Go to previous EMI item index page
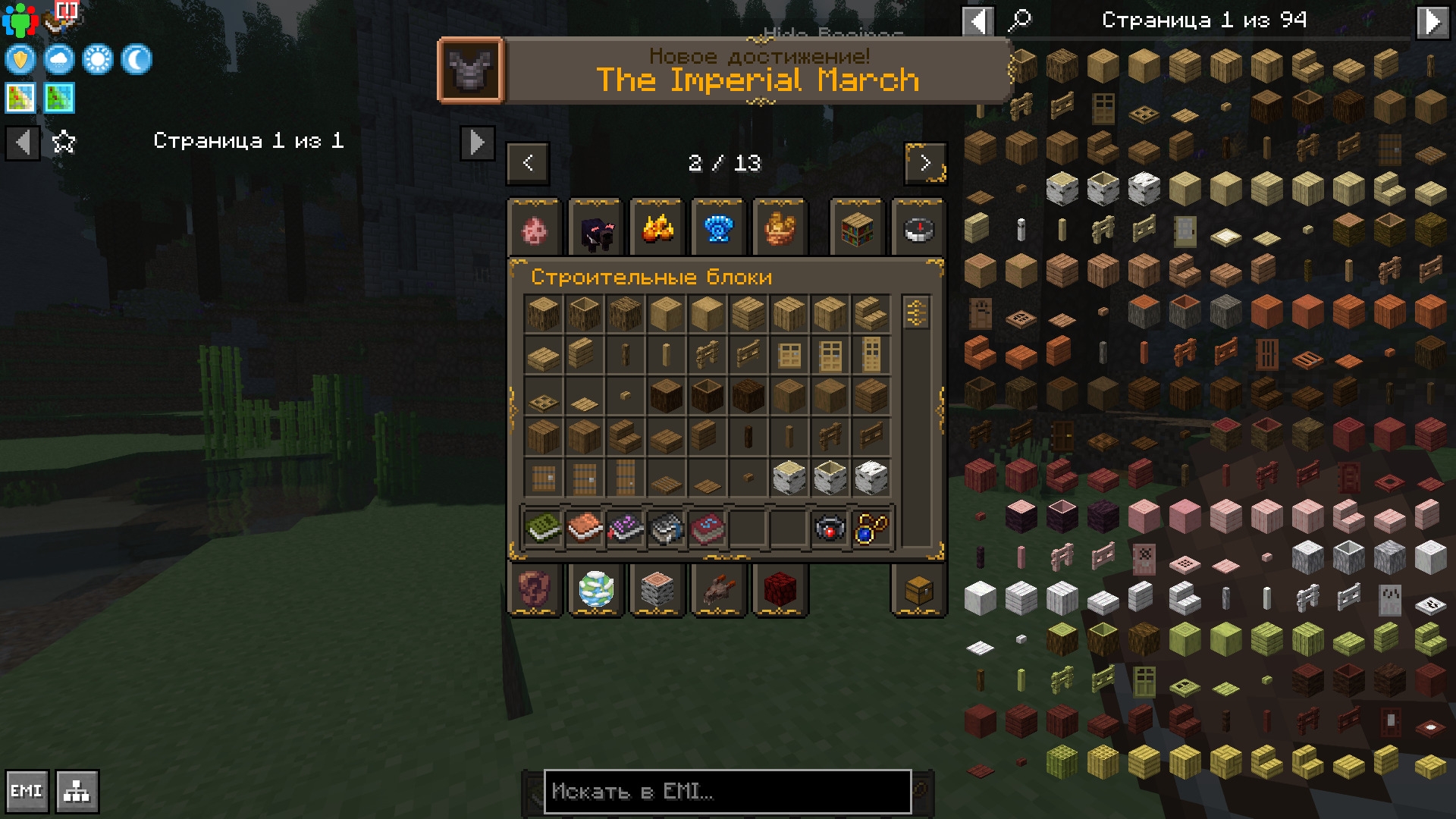Screen dimensions: 1456x819 point(978,21)
